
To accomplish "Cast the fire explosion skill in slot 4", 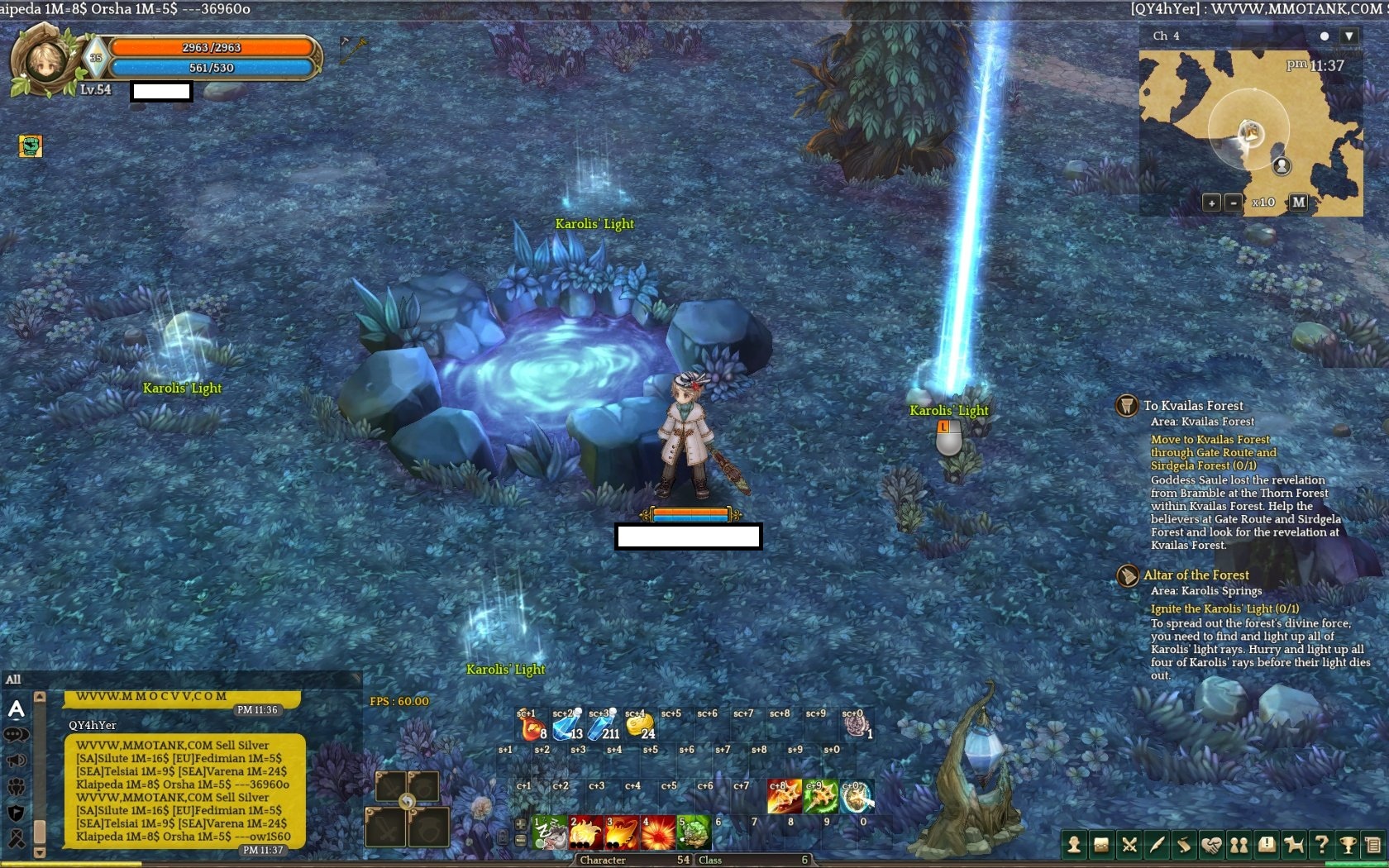I will point(657,832).
